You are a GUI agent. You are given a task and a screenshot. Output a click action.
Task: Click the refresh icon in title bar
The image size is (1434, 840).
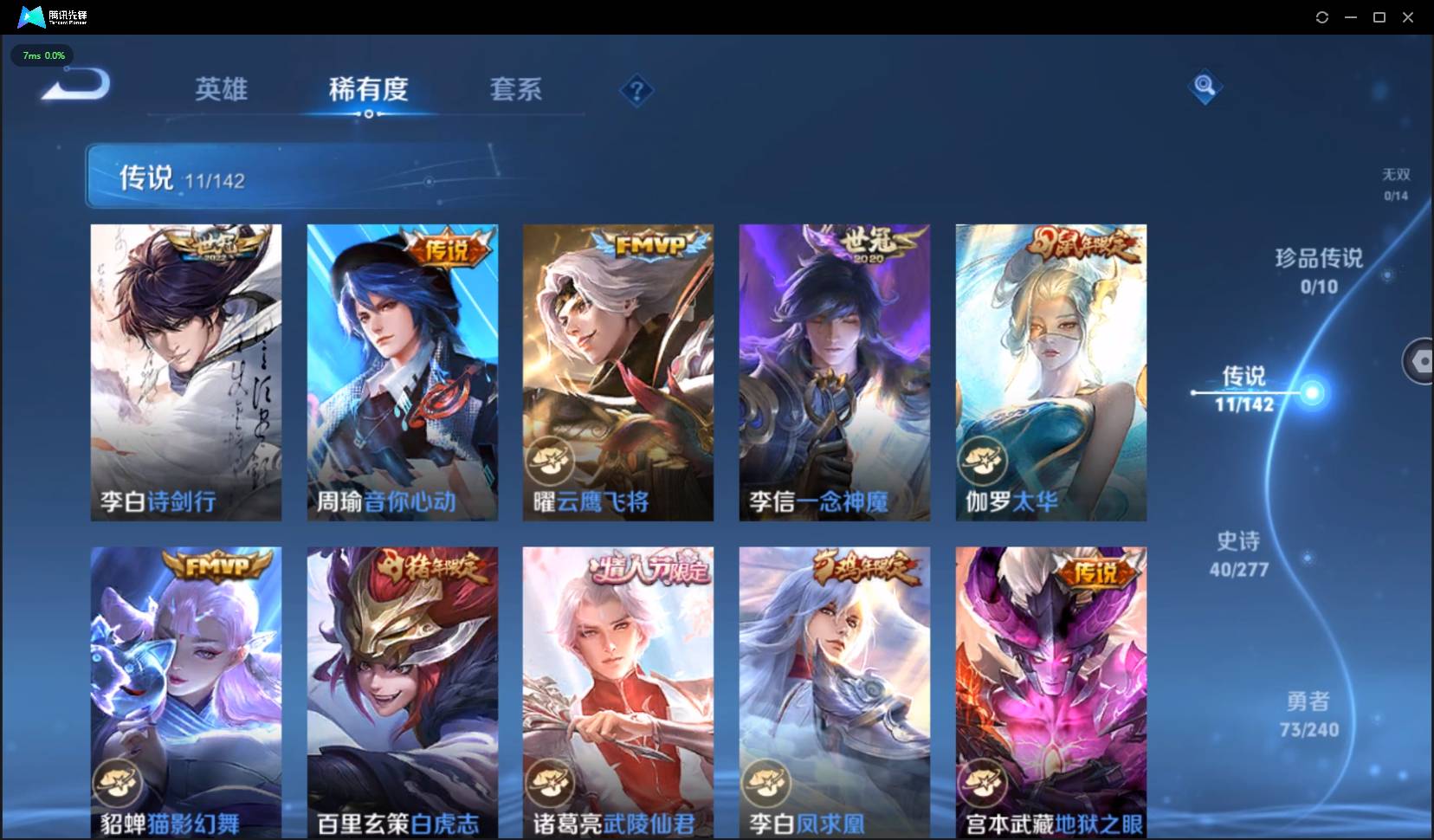pyautogui.click(x=1322, y=16)
